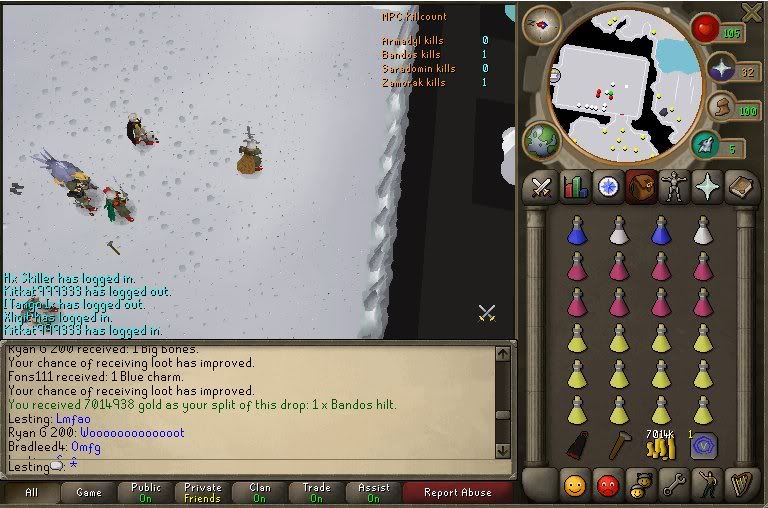Click the compass to face north
This screenshot has width=768, height=508.
click(542, 24)
